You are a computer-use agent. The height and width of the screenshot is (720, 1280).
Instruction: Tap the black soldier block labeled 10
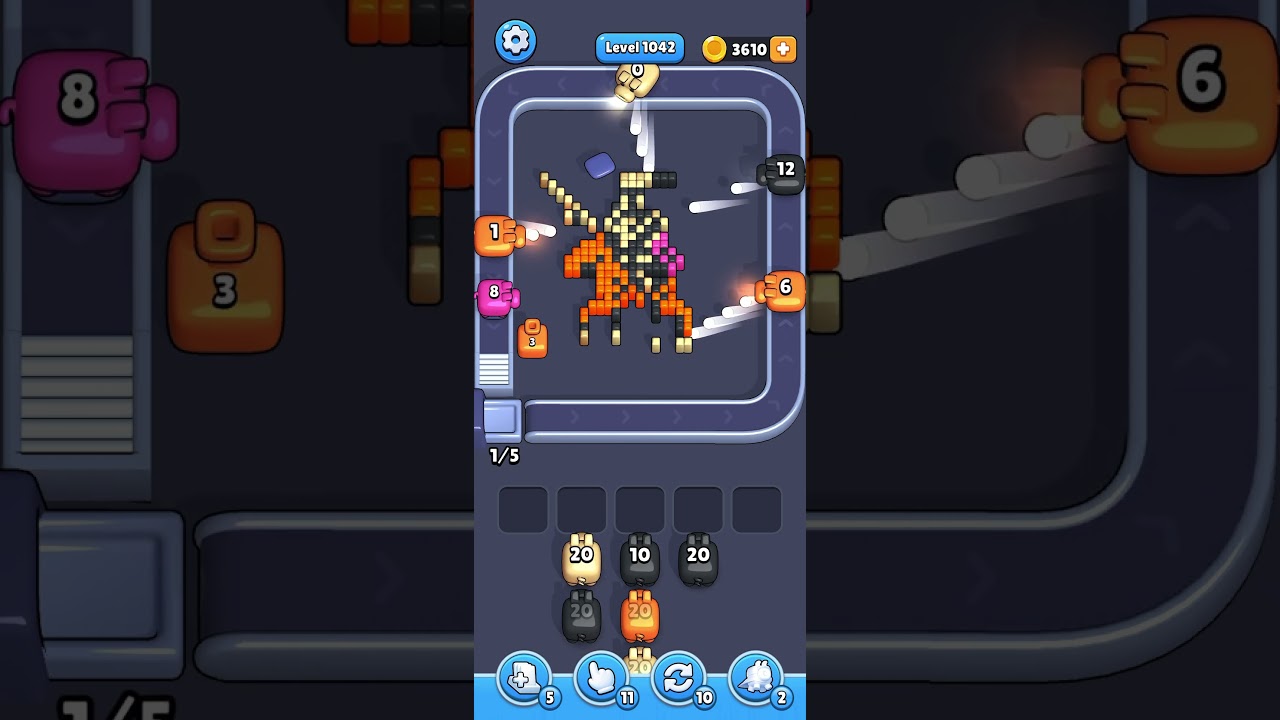pos(640,553)
